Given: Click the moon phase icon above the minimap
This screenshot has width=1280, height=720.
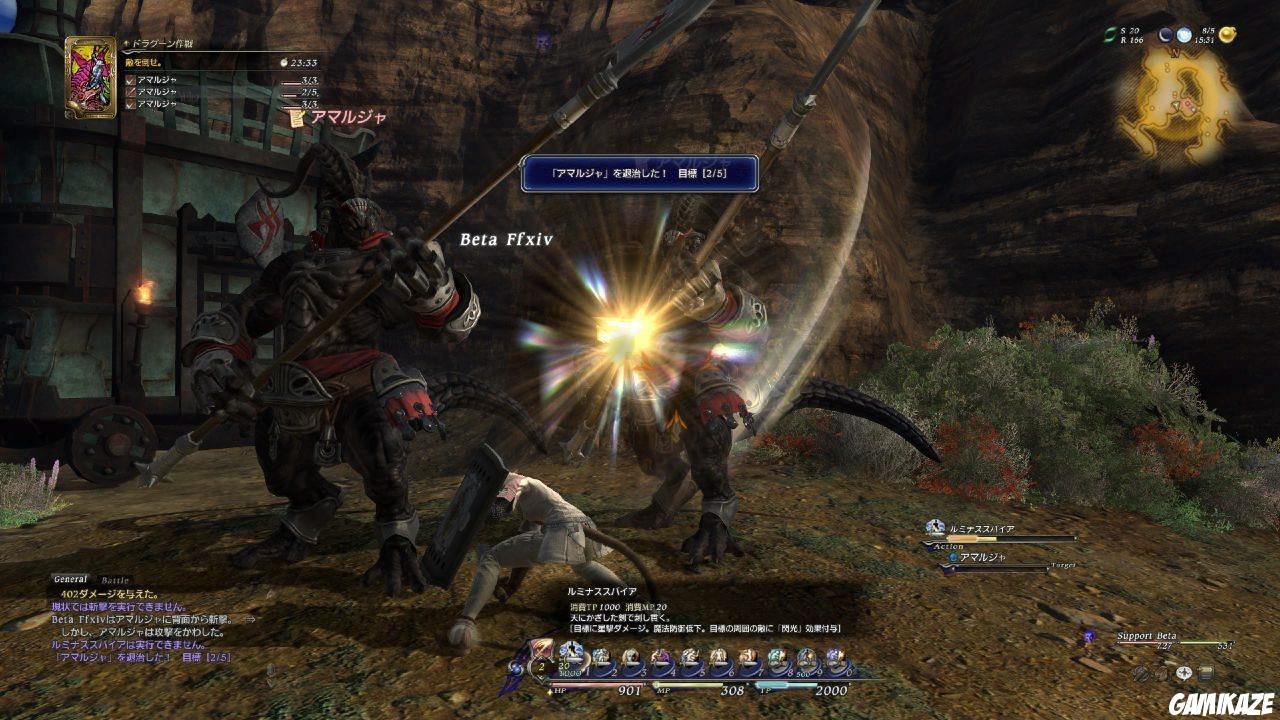Looking at the screenshot, I should click(x=1165, y=35).
